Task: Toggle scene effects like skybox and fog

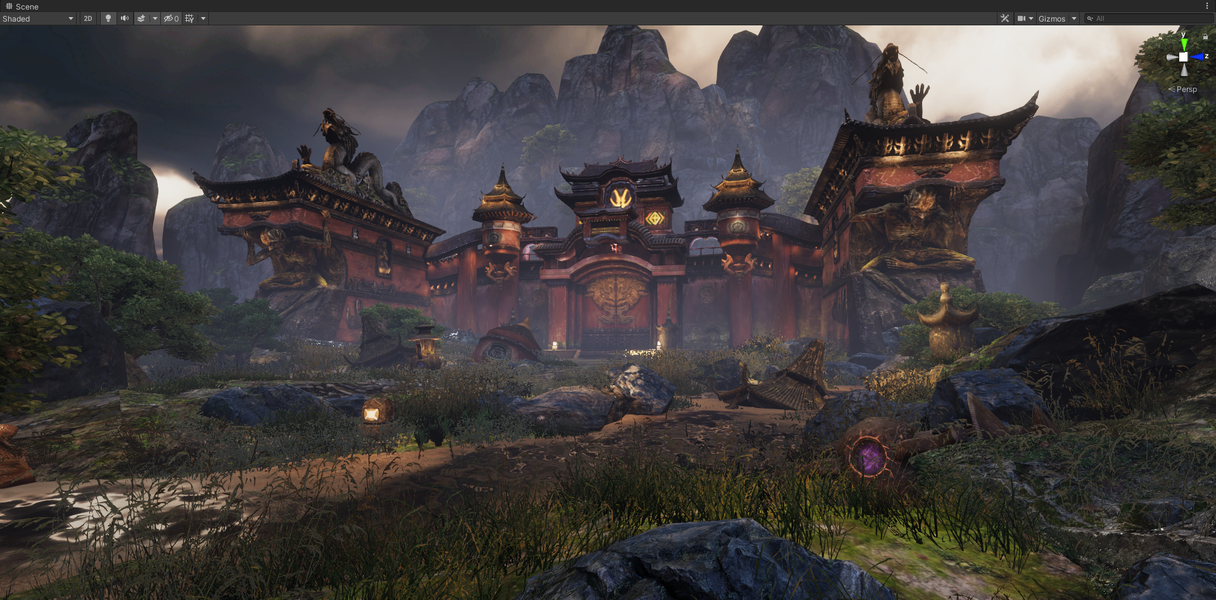Action: [142, 18]
